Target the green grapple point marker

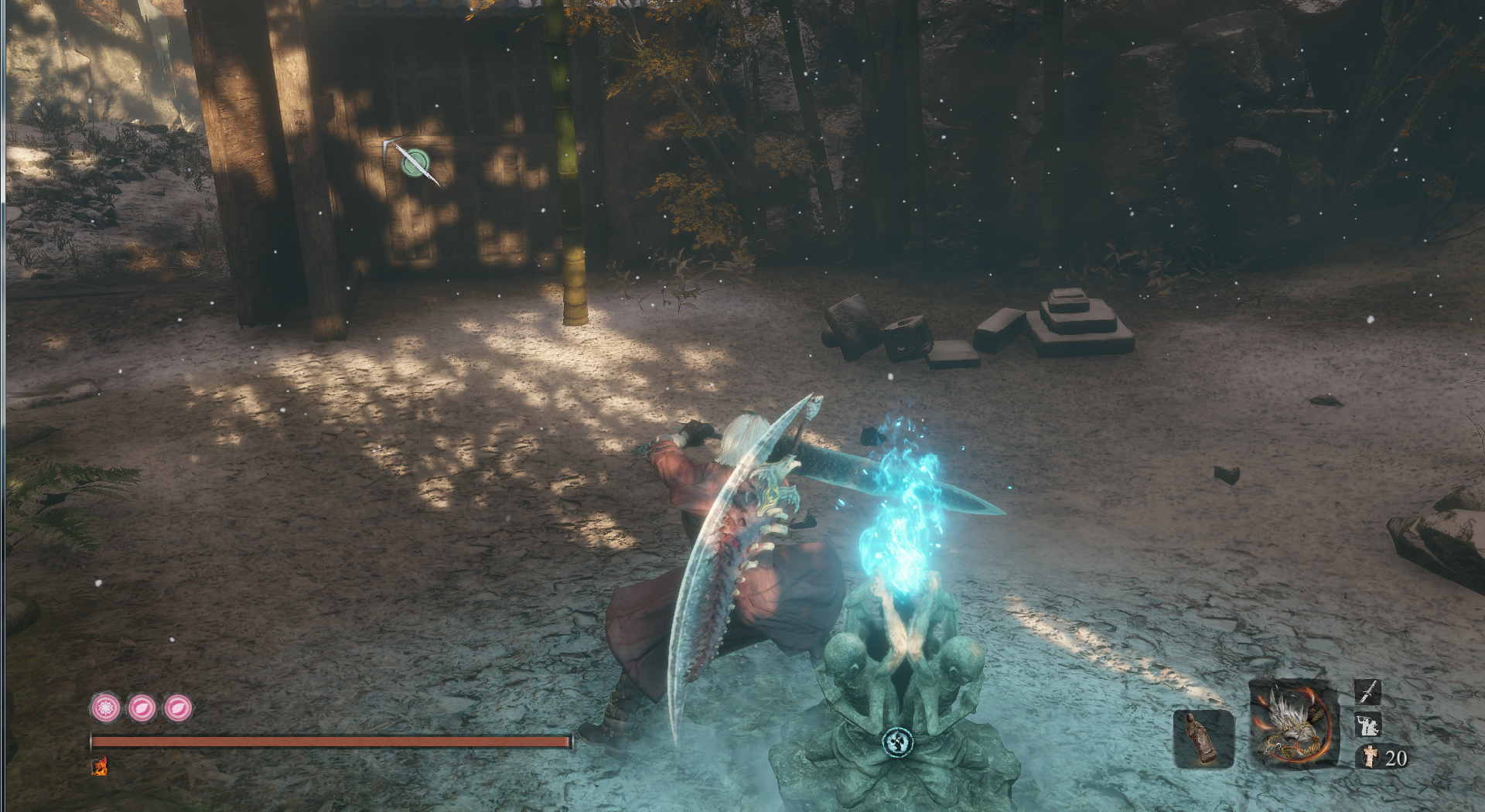click(x=416, y=163)
